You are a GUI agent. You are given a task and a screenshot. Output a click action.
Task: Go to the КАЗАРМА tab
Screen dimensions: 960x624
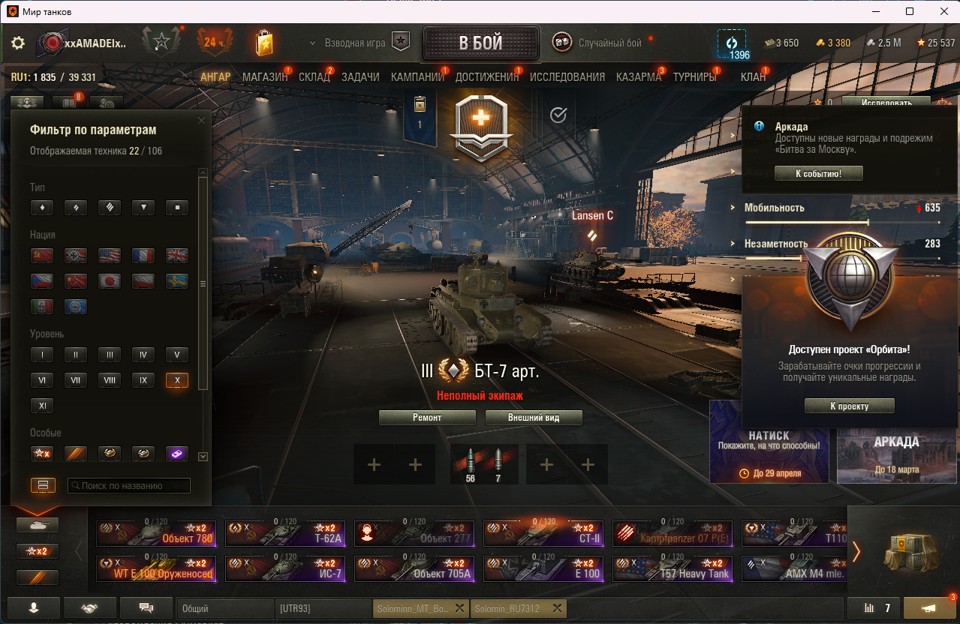638,77
